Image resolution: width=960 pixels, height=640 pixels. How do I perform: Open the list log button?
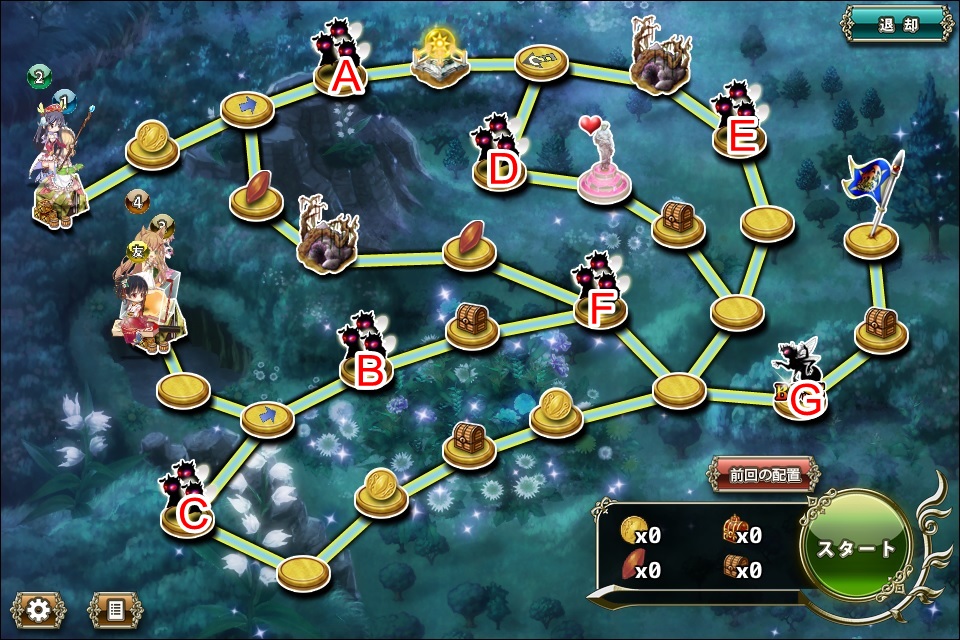pyautogui.click(x=115, y=609)
